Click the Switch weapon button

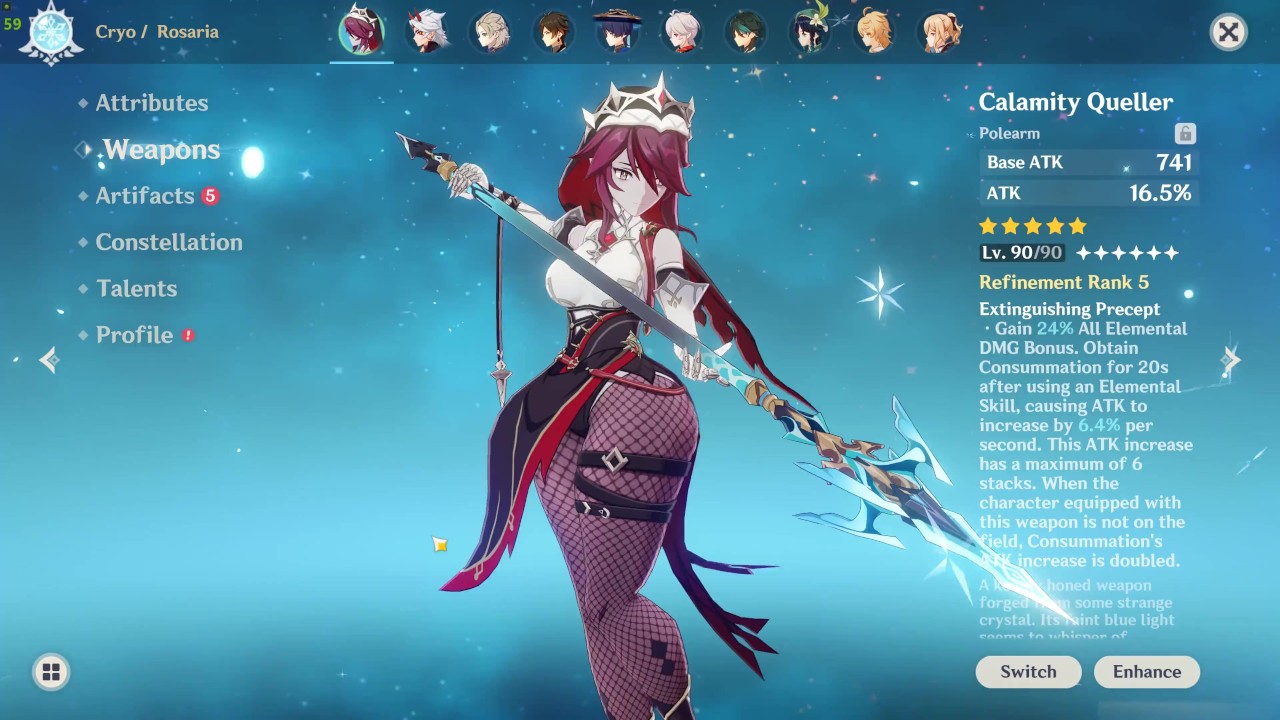pos(1028,672)
